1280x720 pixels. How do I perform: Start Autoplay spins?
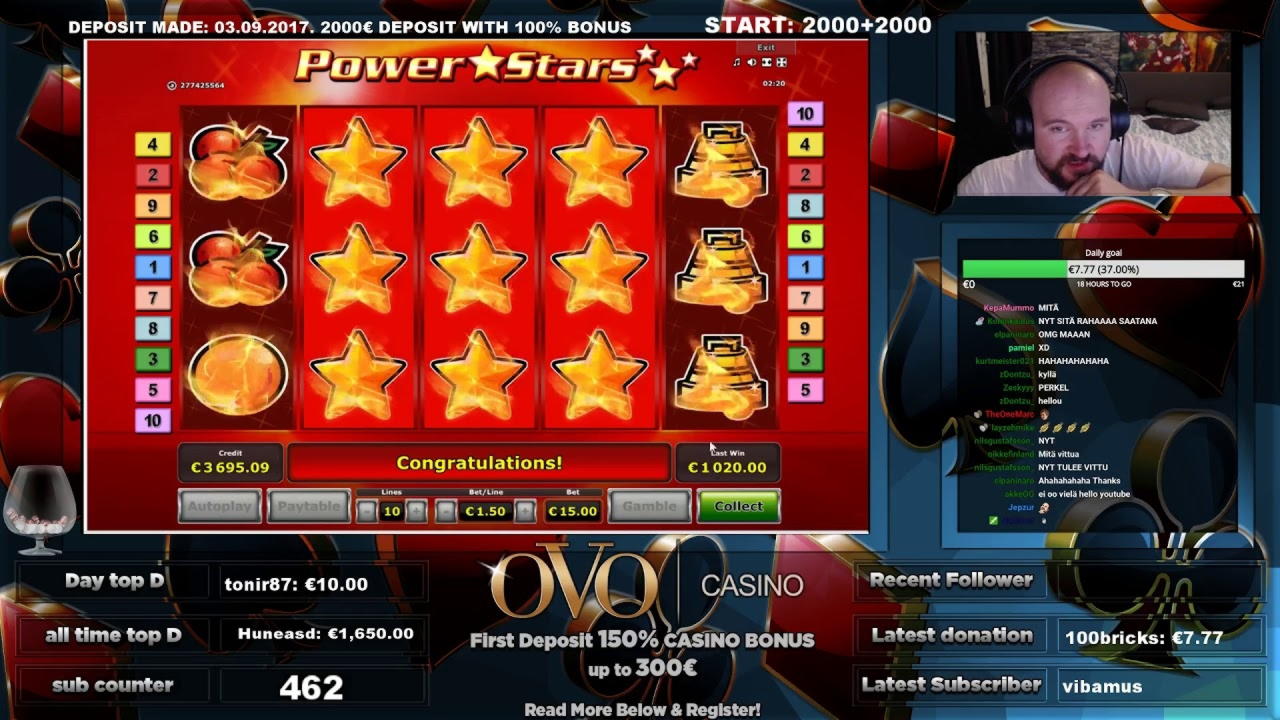coord(220,506)
